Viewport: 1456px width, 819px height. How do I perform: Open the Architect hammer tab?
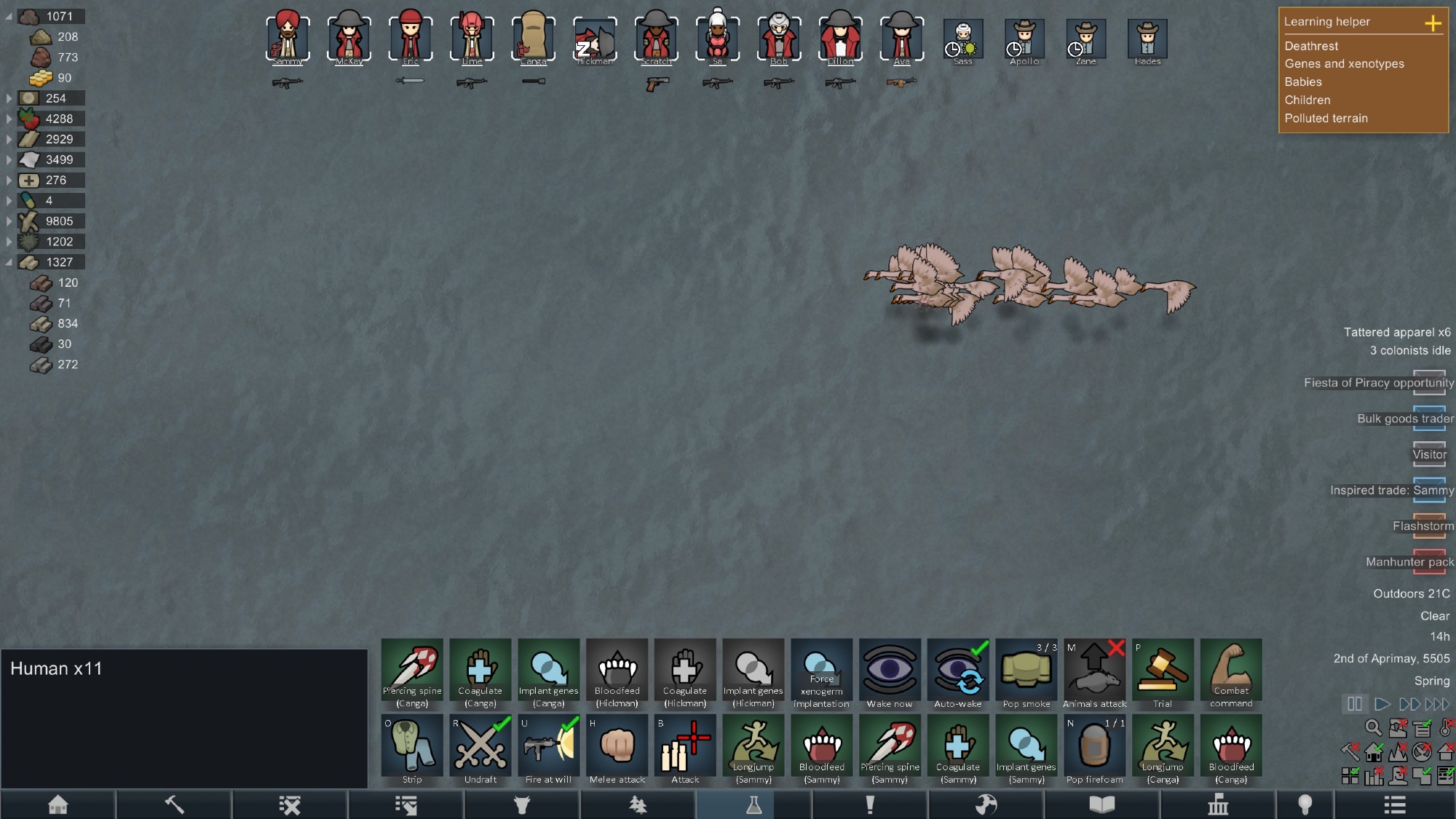pos(174,804)
